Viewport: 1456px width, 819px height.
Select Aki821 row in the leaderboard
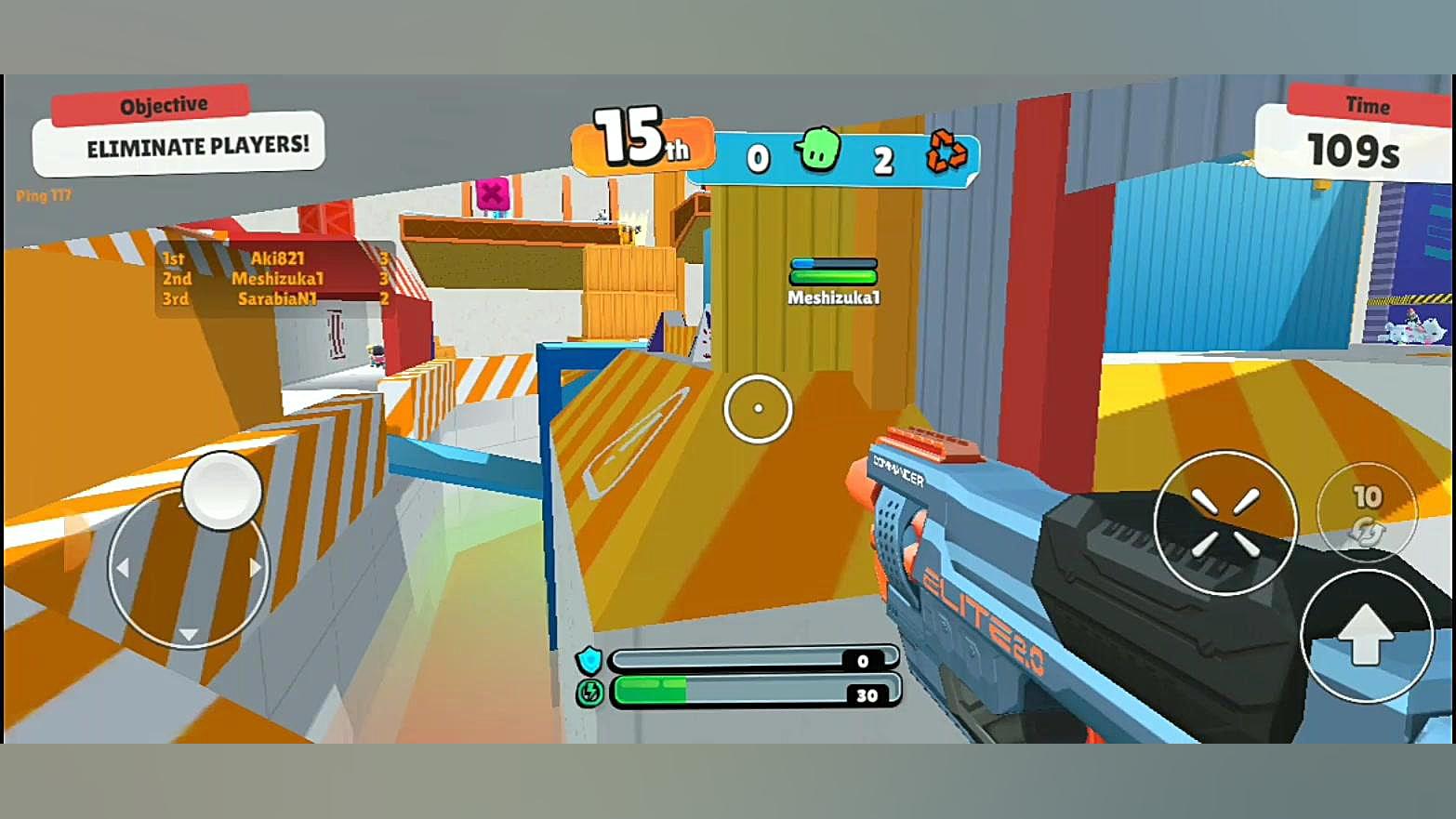[275, 258]
